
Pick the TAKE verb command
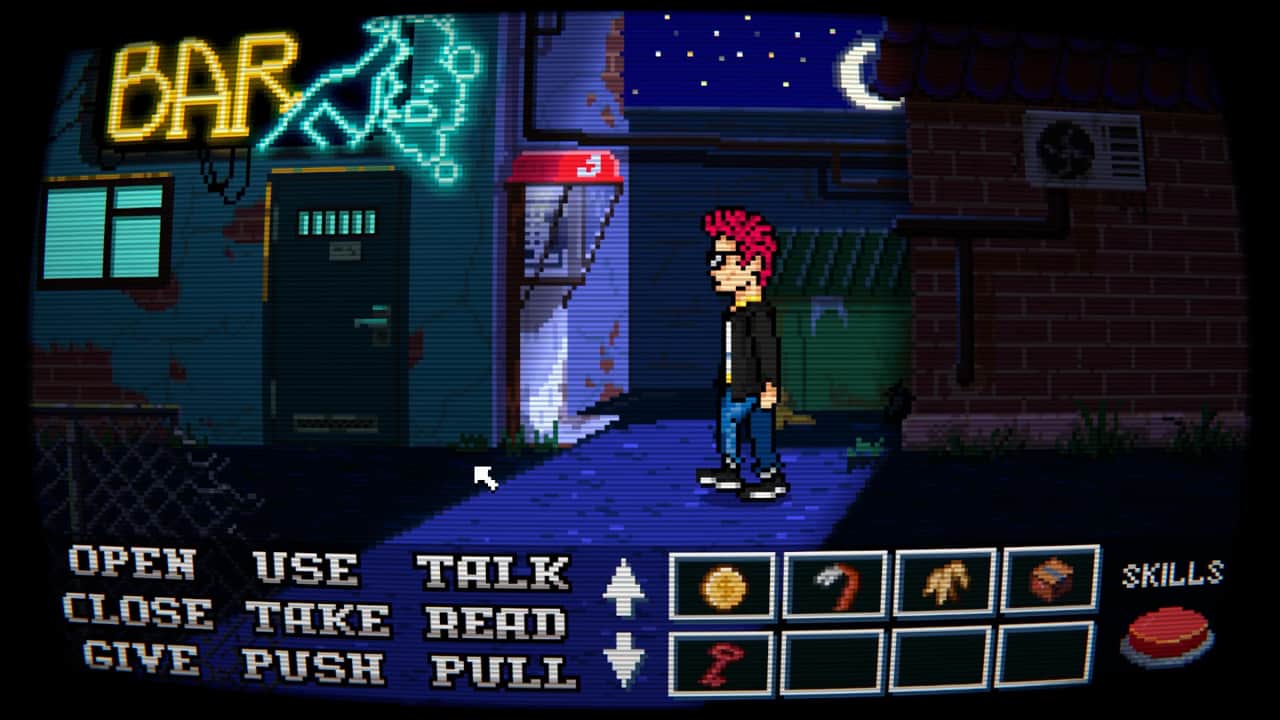click(x=317, y=618)
